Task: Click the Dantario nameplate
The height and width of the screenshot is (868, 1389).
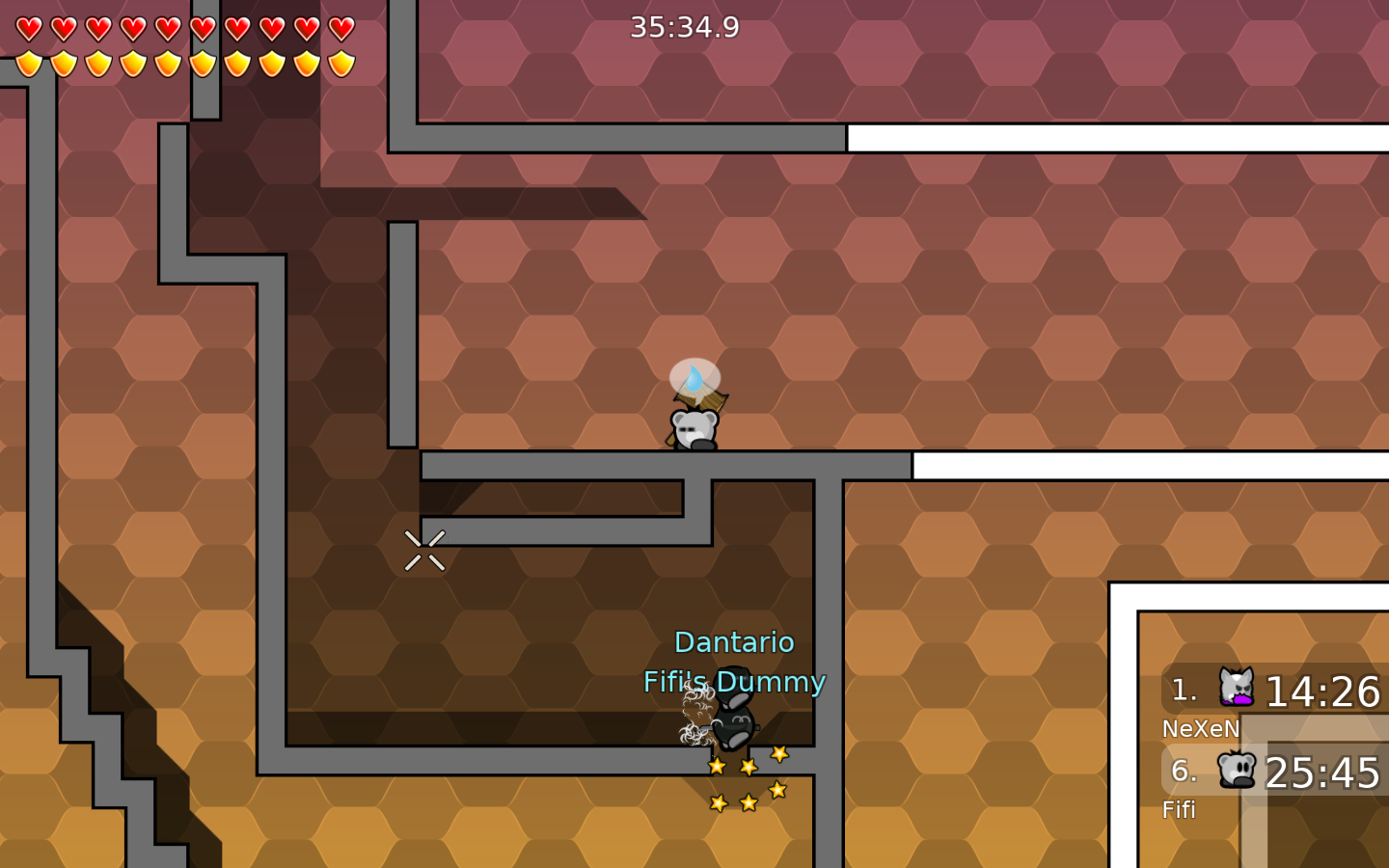Action: (x=734, y=641)
